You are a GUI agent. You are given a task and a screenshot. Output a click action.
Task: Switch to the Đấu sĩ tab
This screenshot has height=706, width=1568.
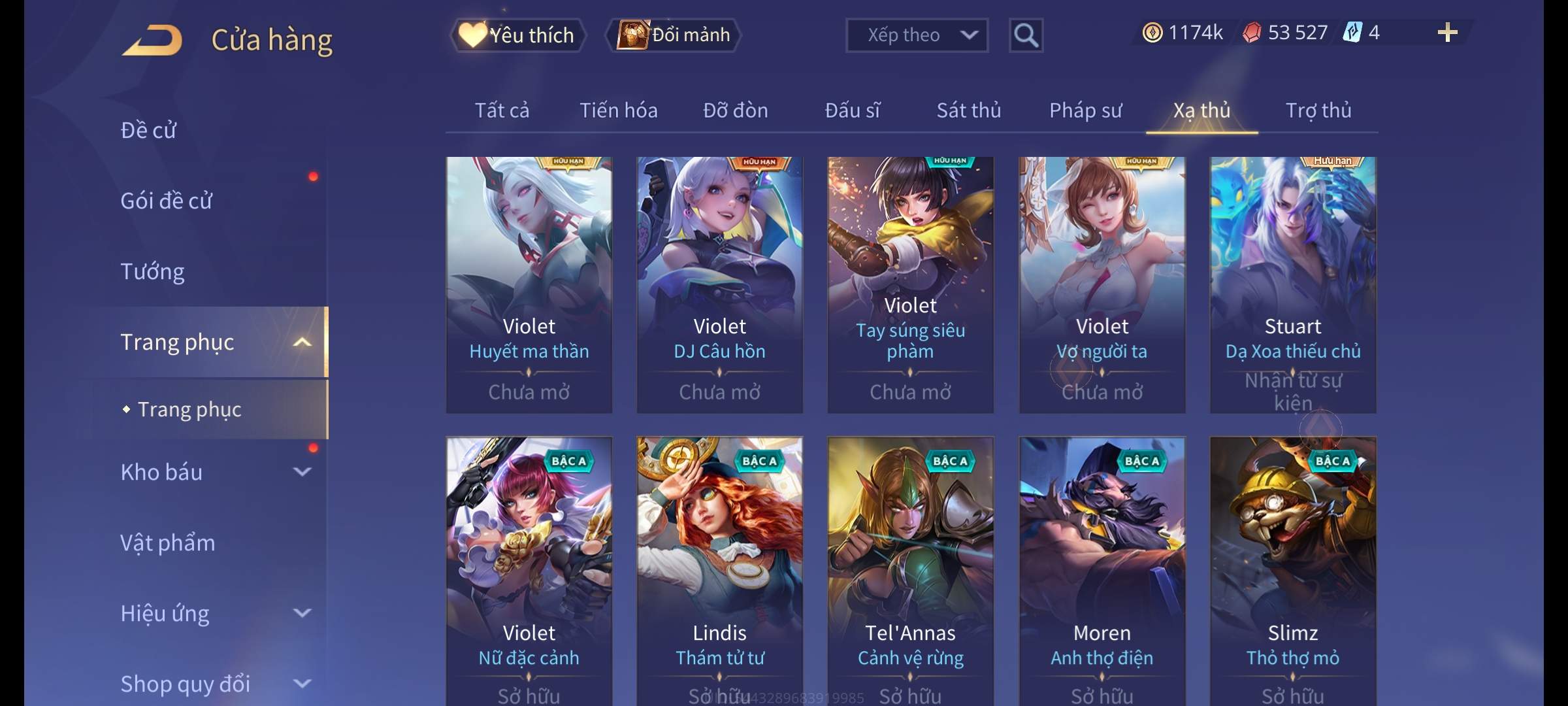tap(852, 110)
